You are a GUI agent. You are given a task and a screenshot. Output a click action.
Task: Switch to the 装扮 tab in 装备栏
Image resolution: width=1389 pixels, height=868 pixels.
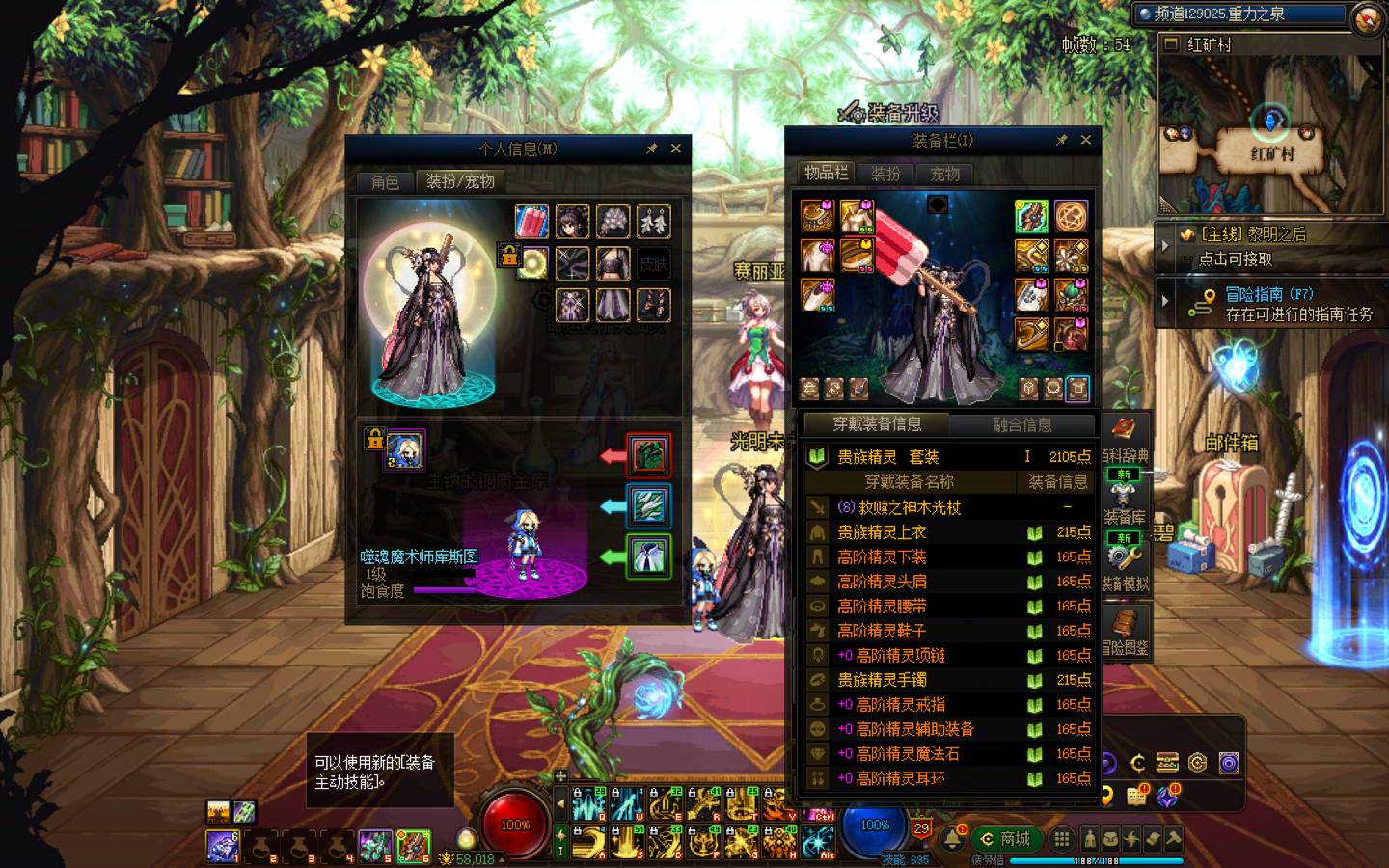[885, 174]
